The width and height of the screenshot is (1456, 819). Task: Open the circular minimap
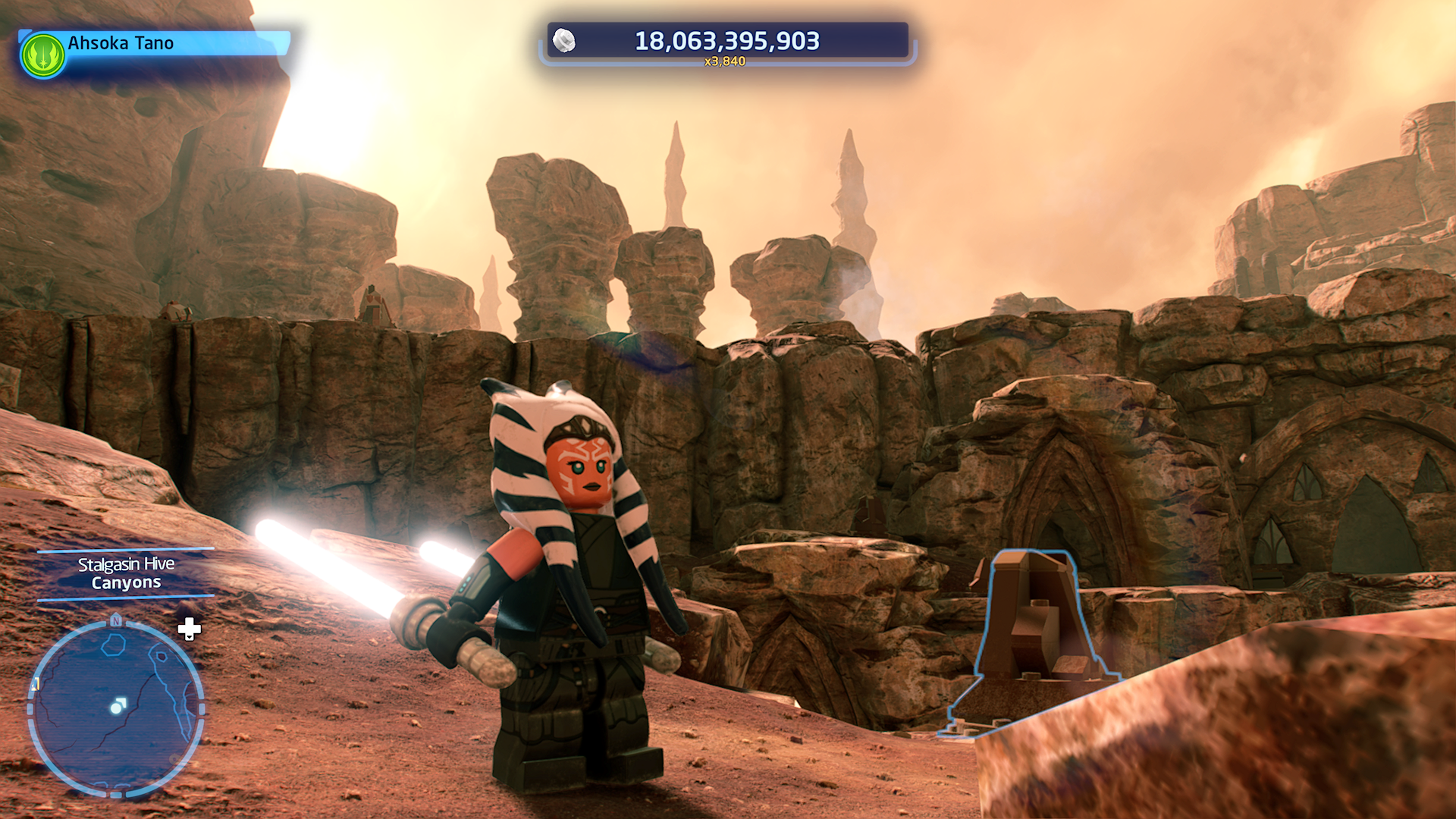pos(116,708)
